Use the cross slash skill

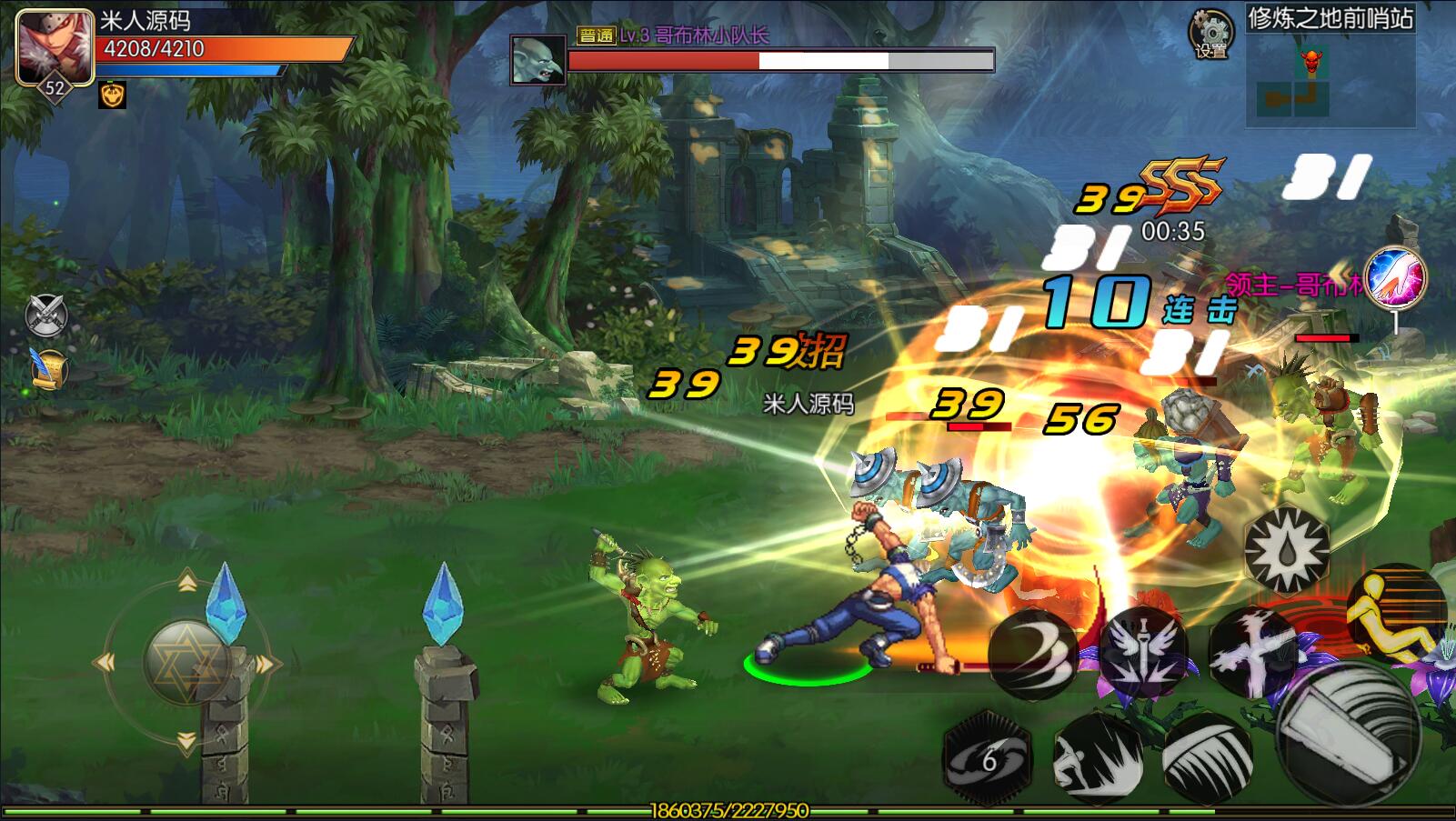[x=1253, y=652]
